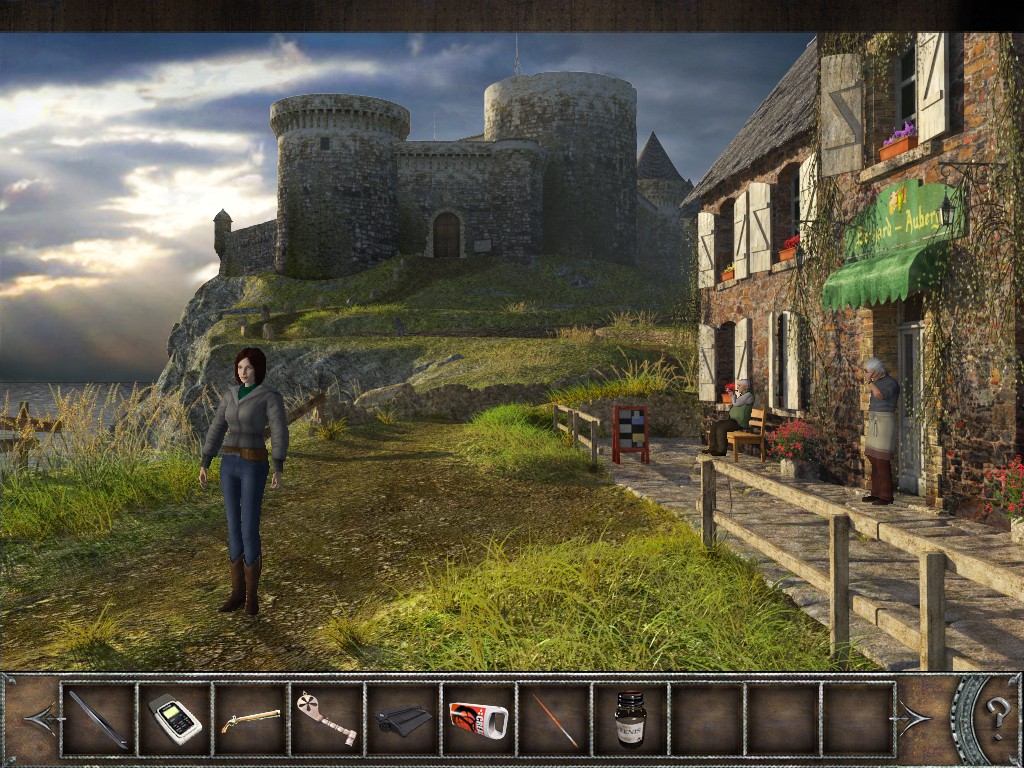The height and width of the screenshot is (768, 1024).
Task: Select the dark glass jar item
Action: (630, 719)
